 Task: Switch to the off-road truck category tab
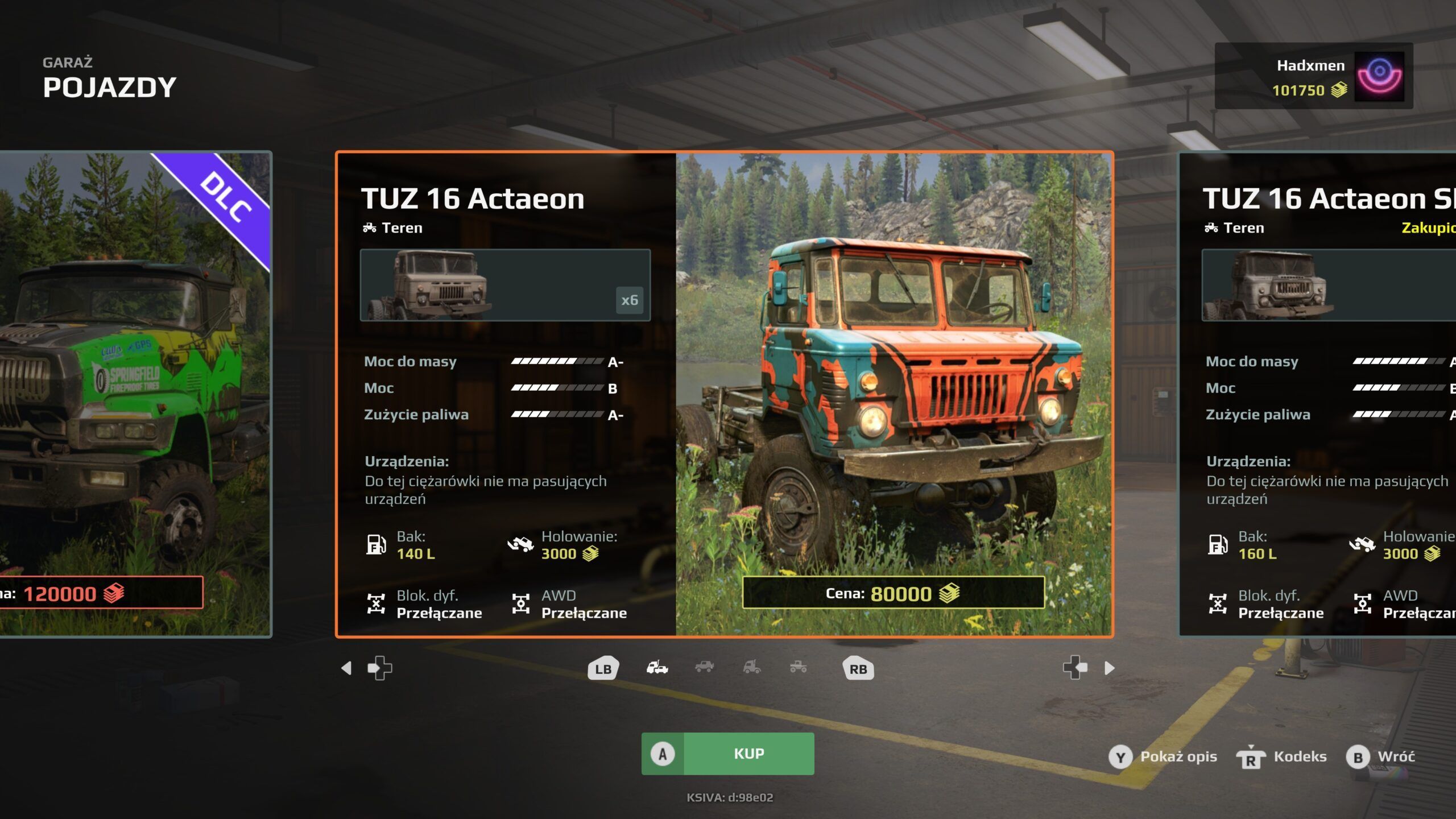(x=799, y=667)
